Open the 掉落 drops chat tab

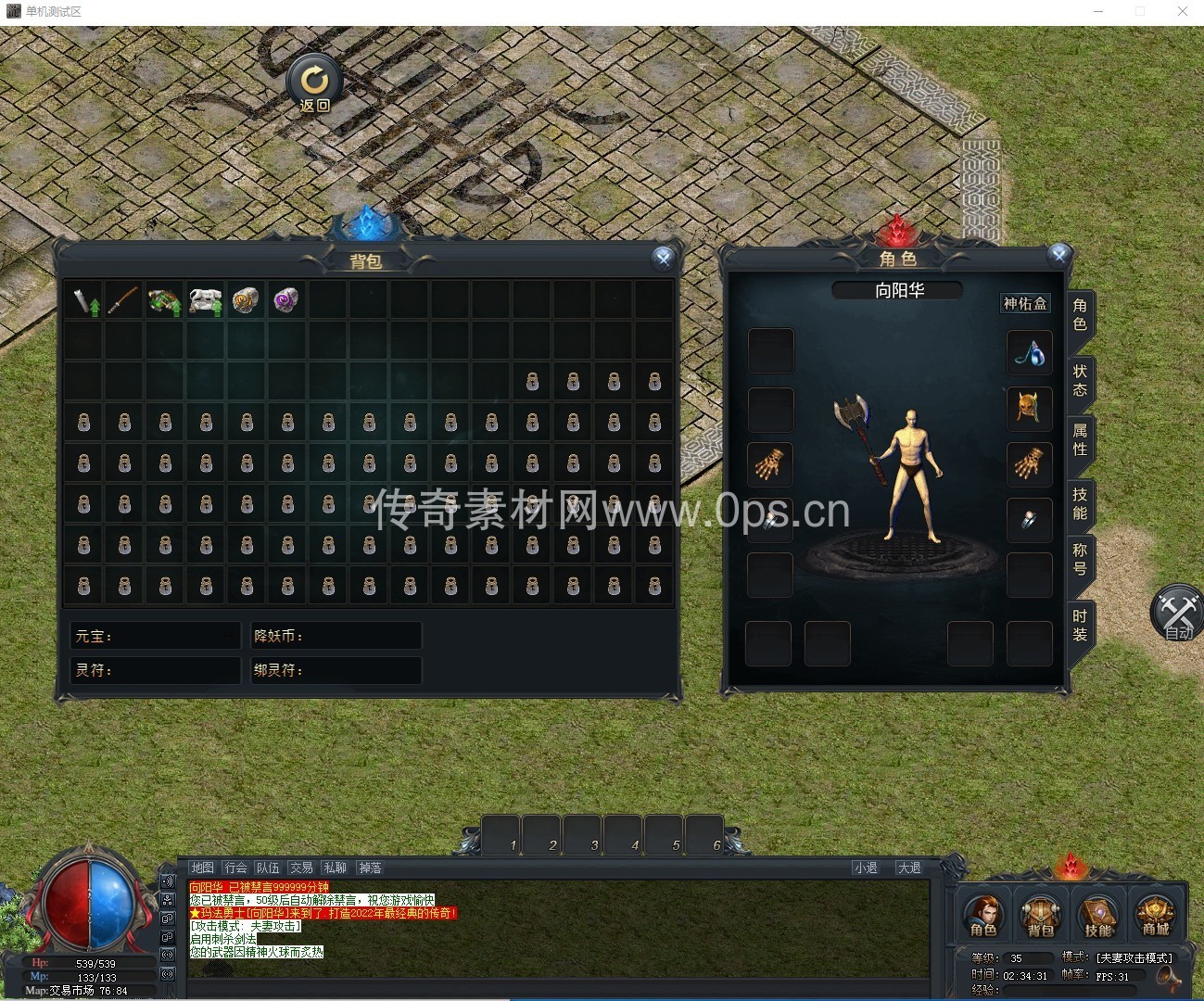click(x=370, y=868)
